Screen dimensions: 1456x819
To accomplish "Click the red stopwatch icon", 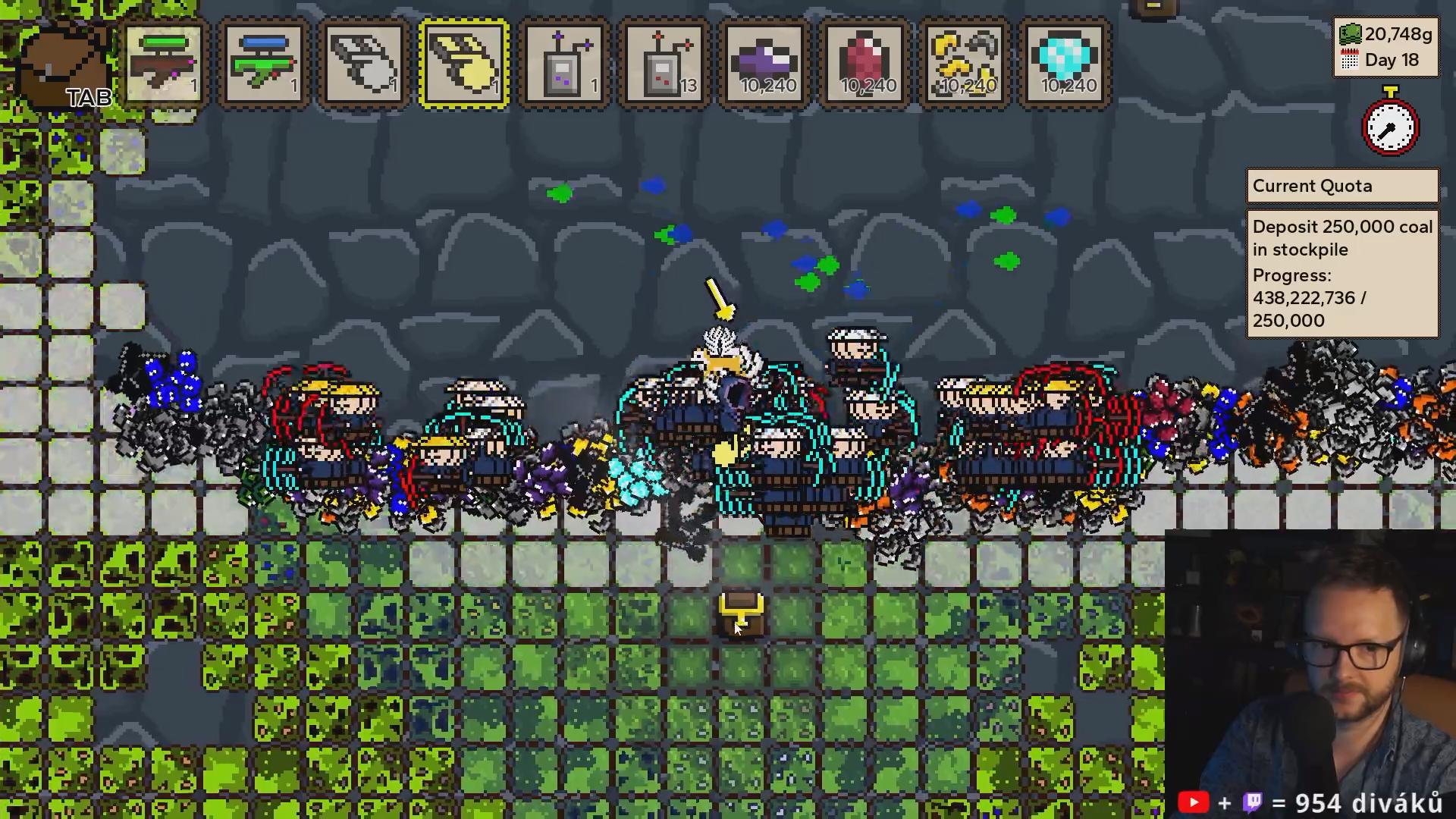I will 1390,125.
